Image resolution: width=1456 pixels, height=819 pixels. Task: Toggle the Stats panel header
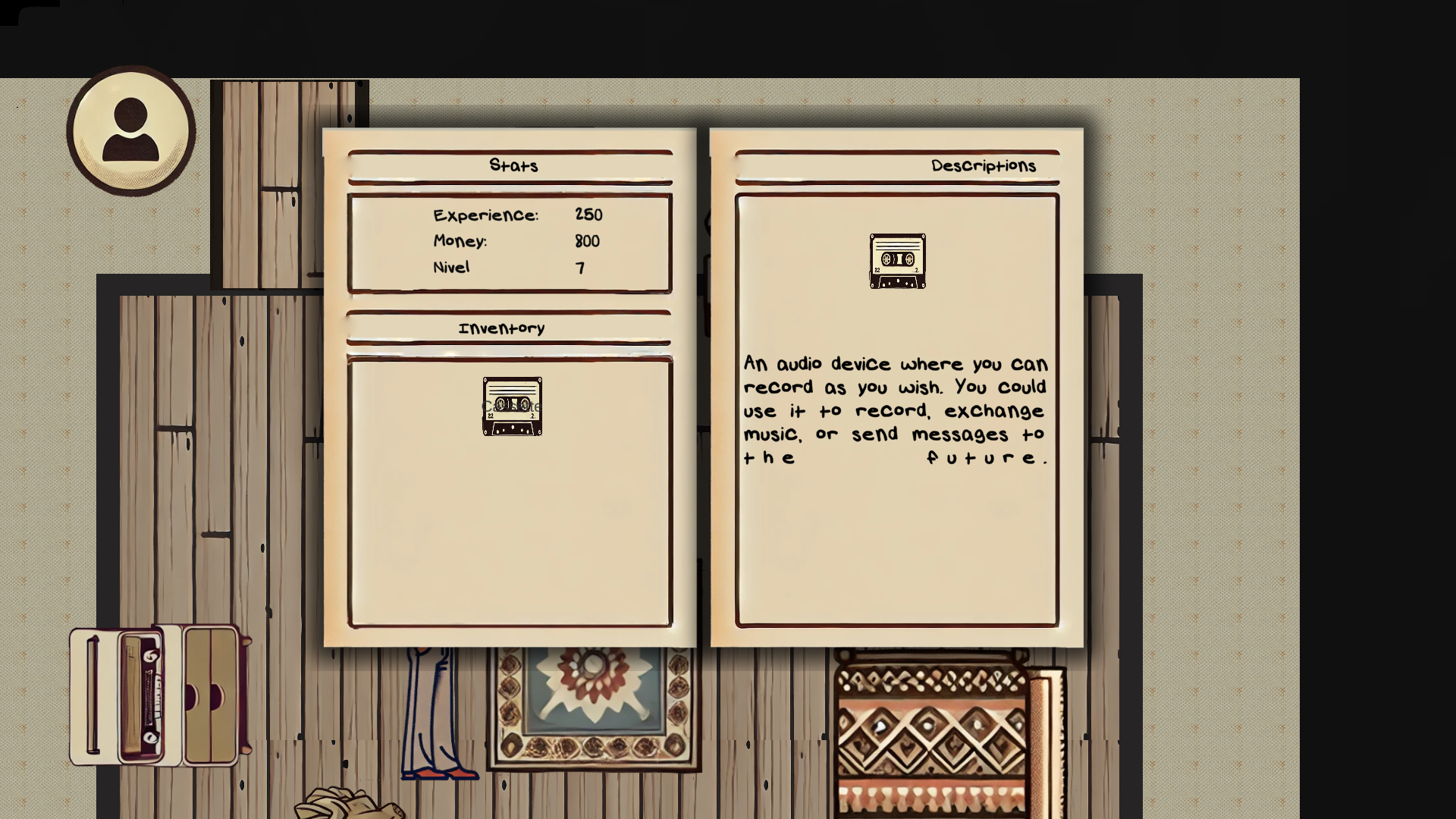tap(515, 165)
